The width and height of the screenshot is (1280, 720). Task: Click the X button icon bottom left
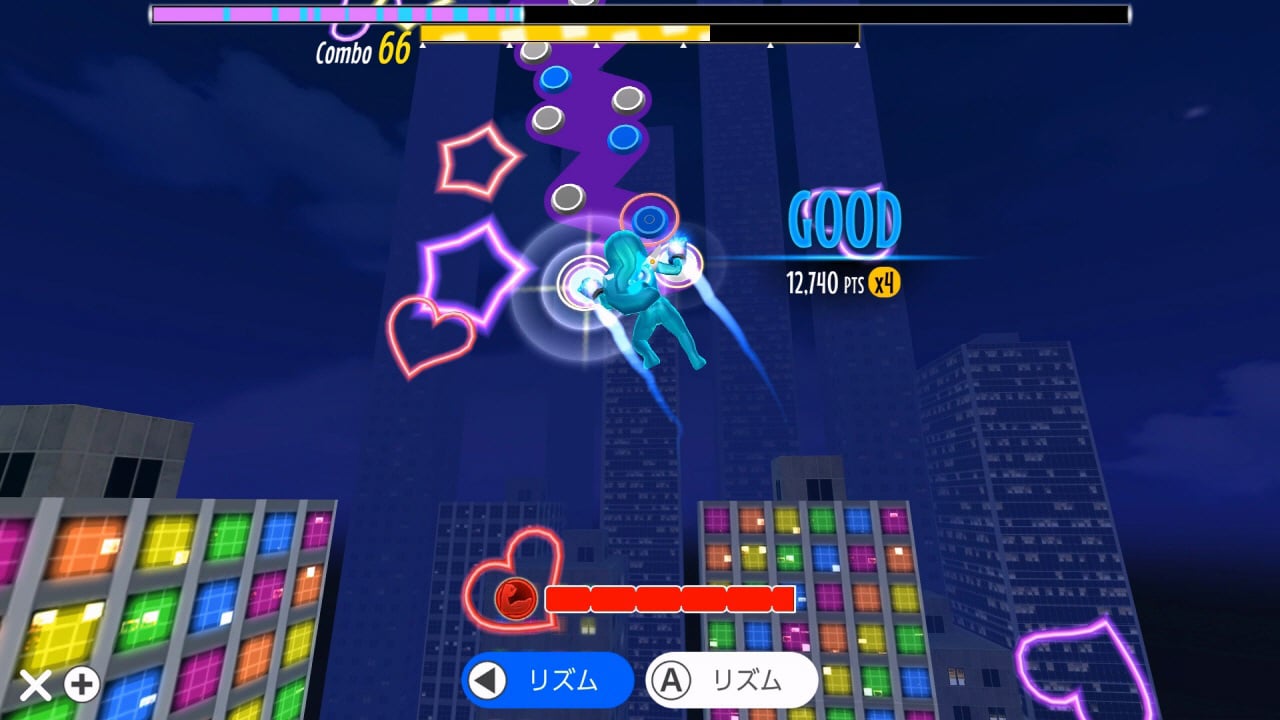[36, 684]
